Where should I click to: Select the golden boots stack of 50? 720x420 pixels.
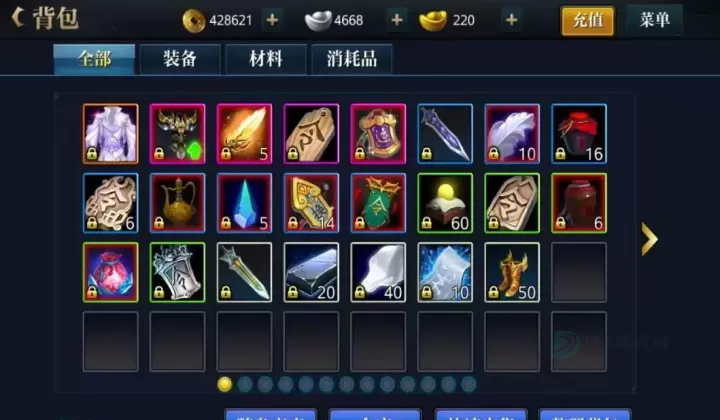pos(511,272)
